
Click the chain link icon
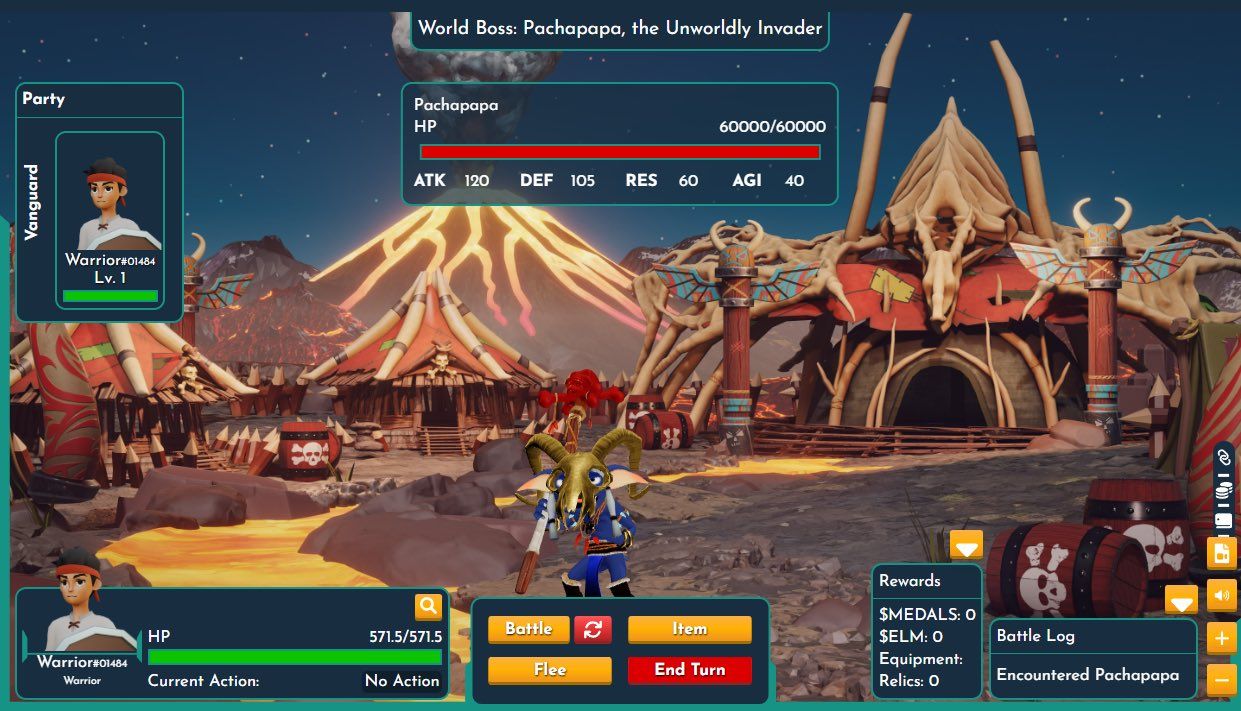coord(1222,457)
